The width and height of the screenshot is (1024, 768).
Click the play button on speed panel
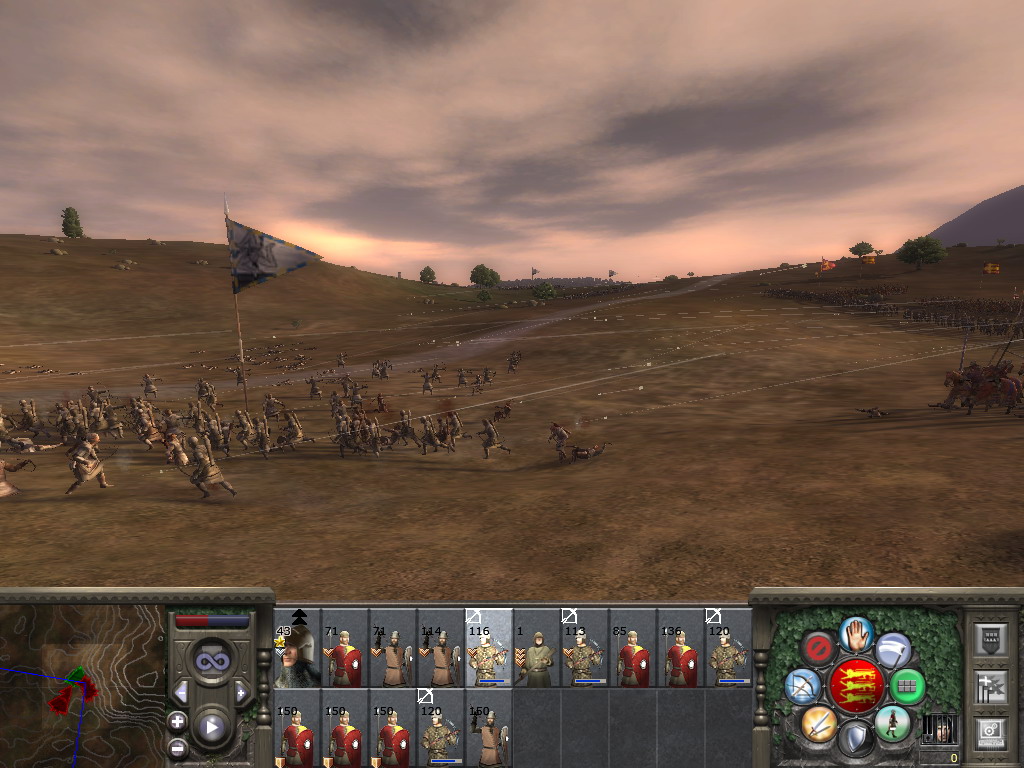[x=211, y=727]
